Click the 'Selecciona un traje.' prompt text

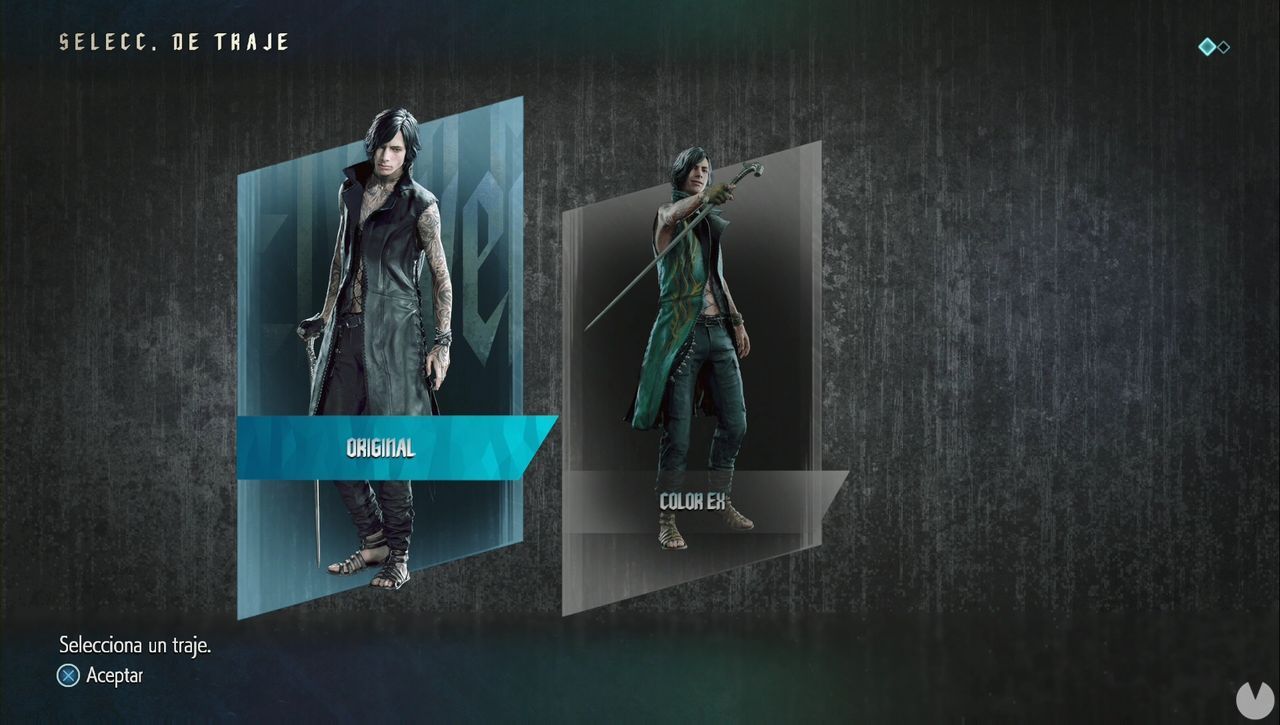coord(138,645)
